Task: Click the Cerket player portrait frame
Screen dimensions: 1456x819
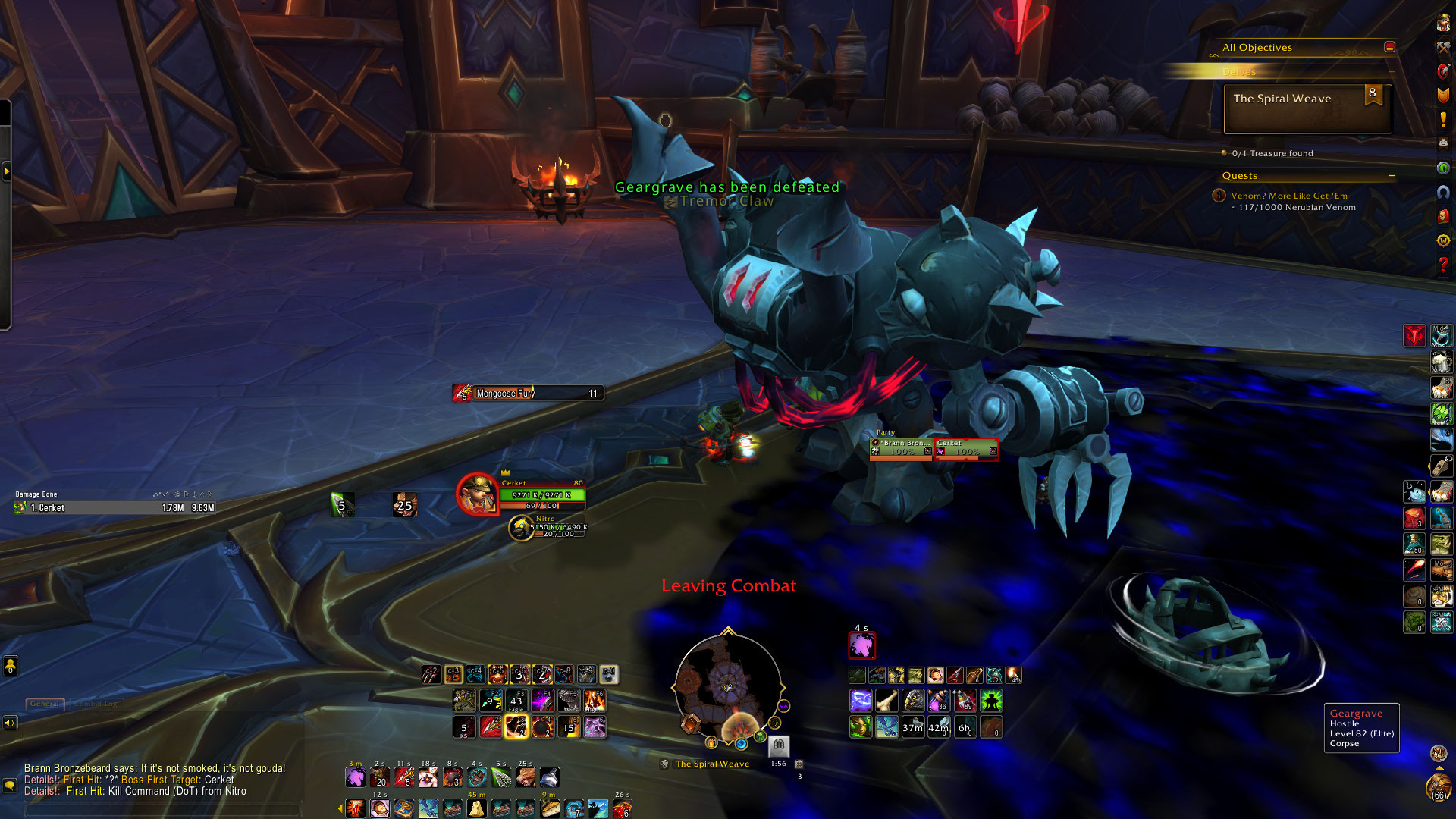Action: coord(477,494)
